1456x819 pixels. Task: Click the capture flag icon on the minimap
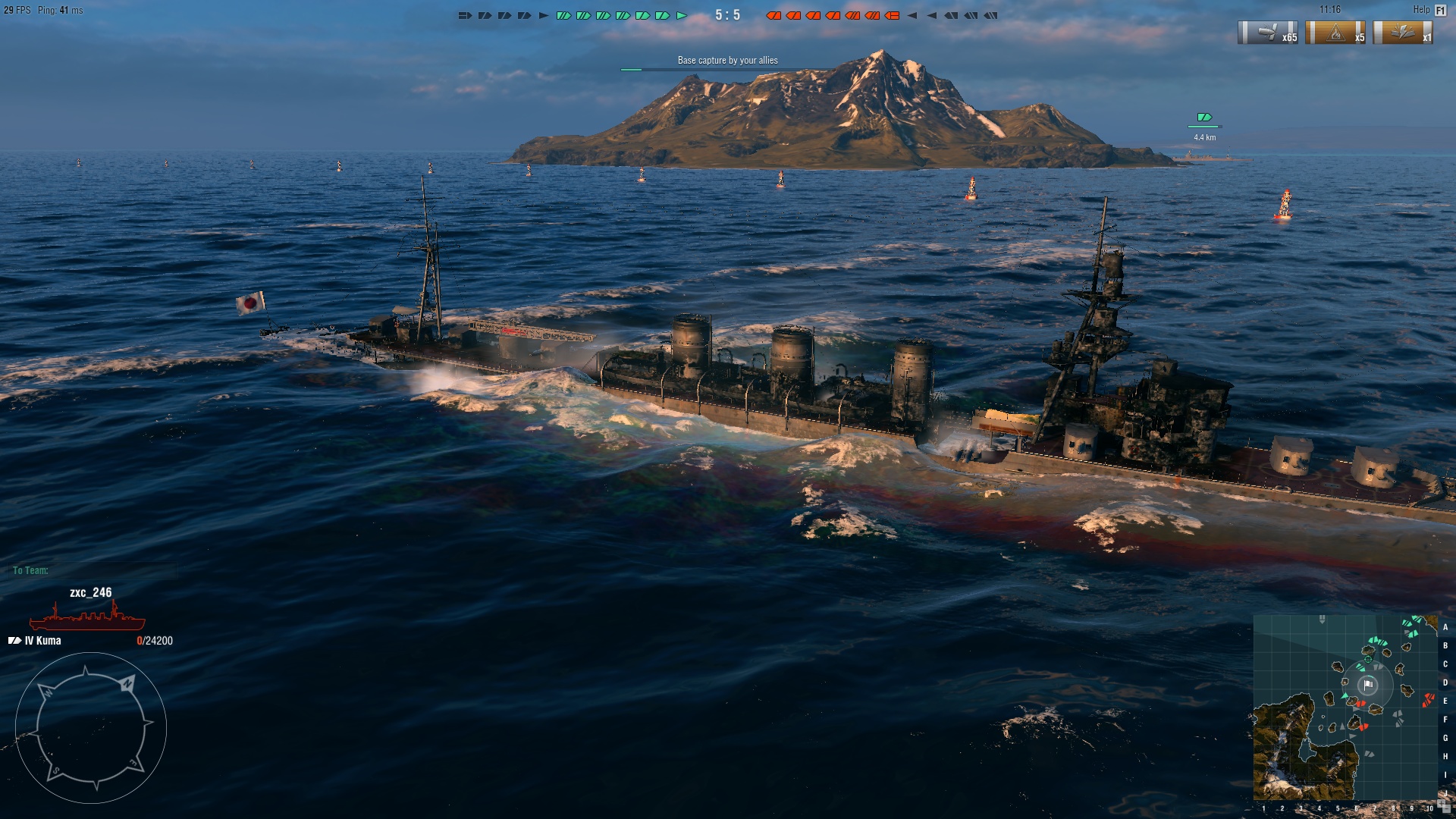click(x=1368, y=685)
